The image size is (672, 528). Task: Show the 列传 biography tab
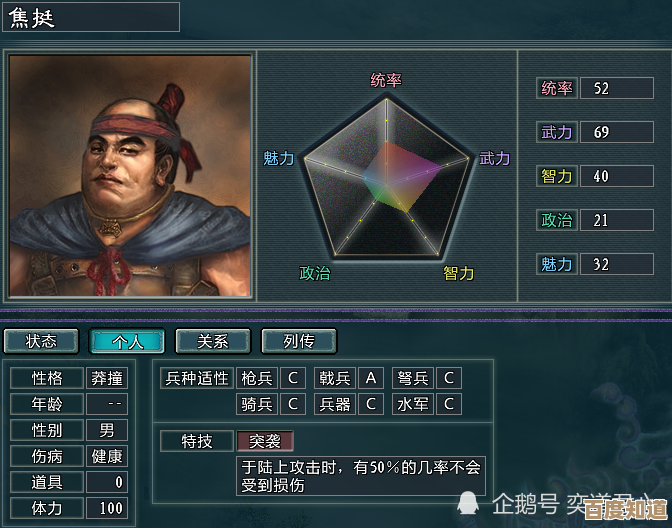coord(299,341)
